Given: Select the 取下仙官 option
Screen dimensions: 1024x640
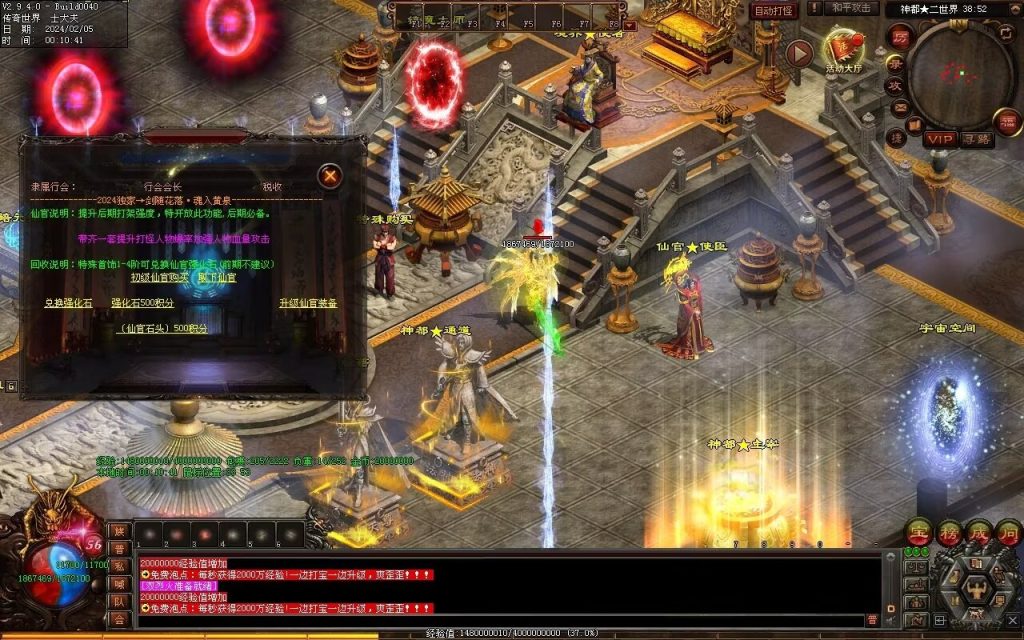Looking at the screenshot, I should pyautogui.click(x=217, y=277).
